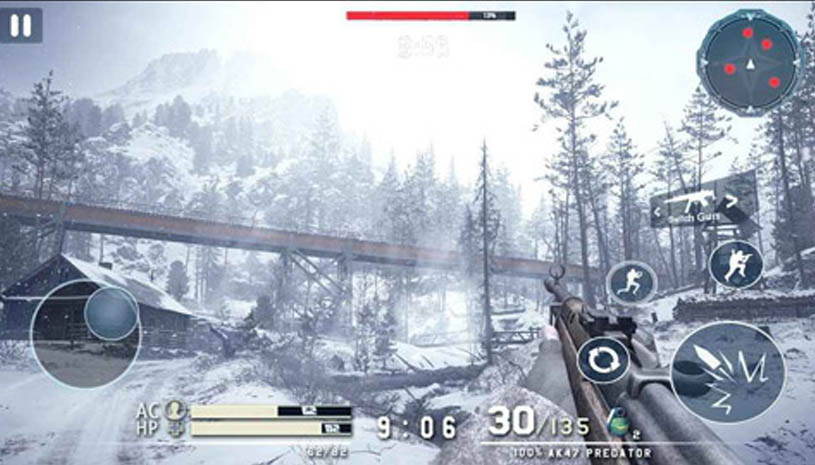The width and height of the screenshot is (815, 465).
Task: Fire the weapon with the bullet button
Action: pyautogui.click(x=727, y=372)
